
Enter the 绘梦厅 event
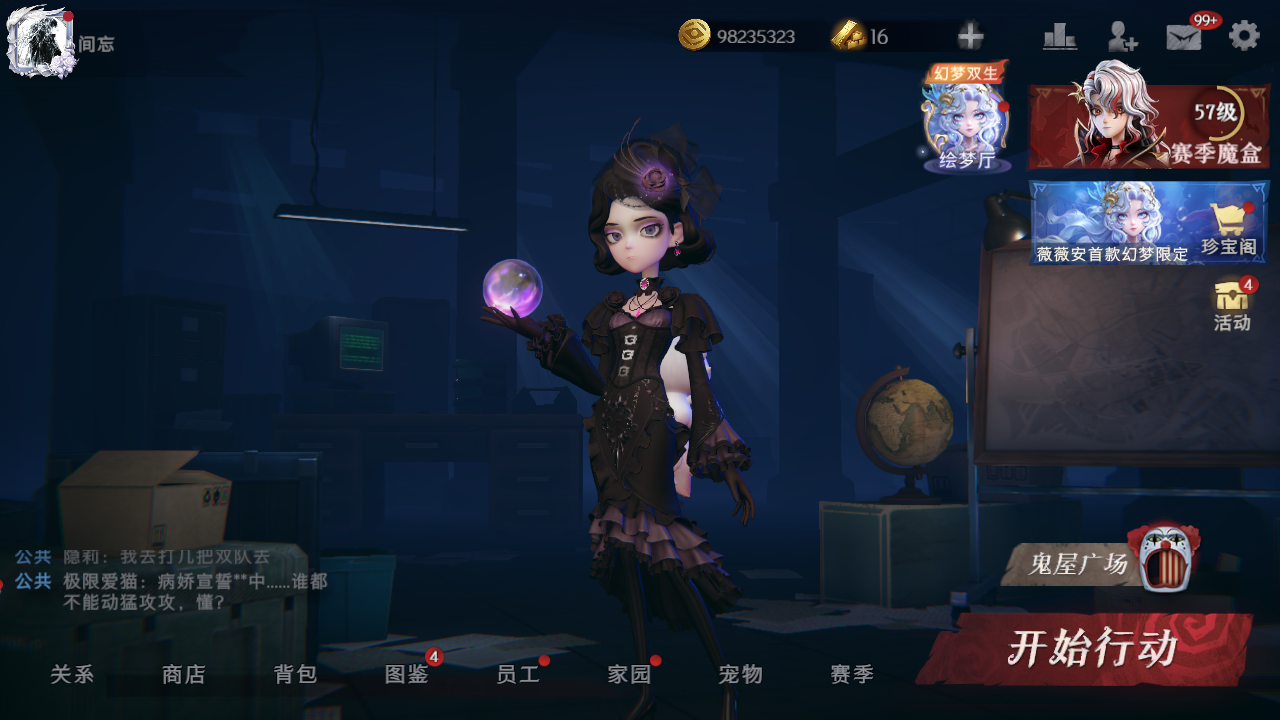966,120
